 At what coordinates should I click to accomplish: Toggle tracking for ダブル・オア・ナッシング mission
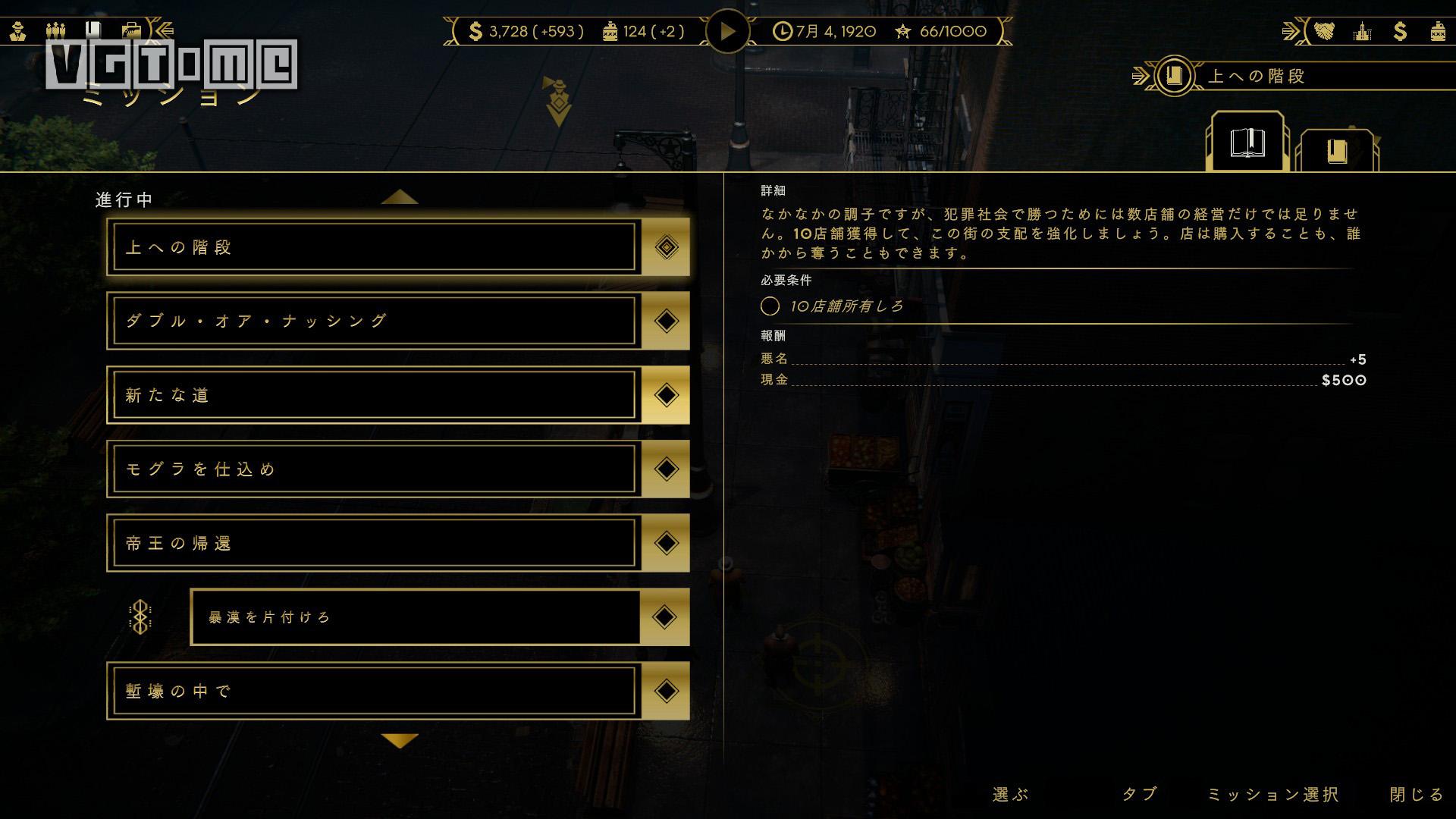coord(665,320)
